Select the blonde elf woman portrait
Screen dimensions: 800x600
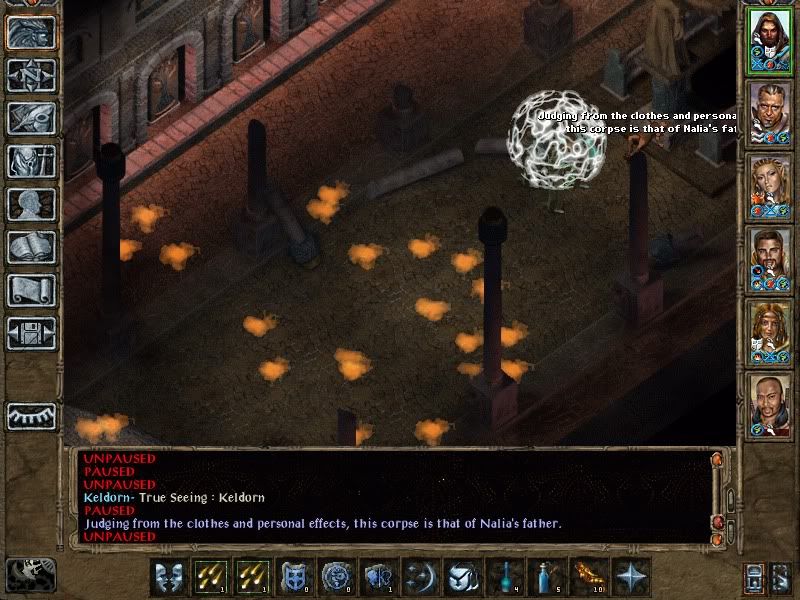tap(770, 187)
